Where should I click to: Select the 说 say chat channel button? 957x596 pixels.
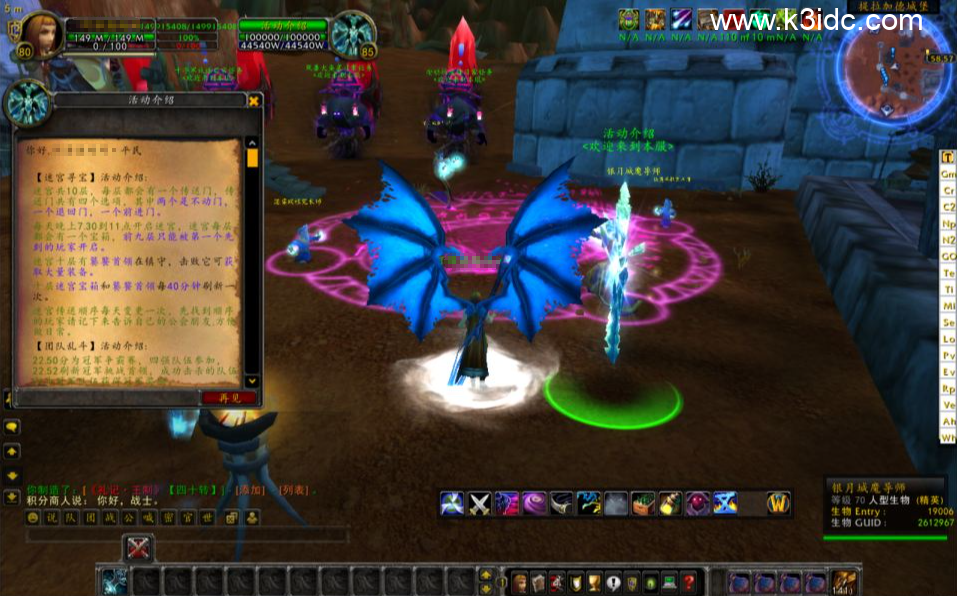pos(51,518)
